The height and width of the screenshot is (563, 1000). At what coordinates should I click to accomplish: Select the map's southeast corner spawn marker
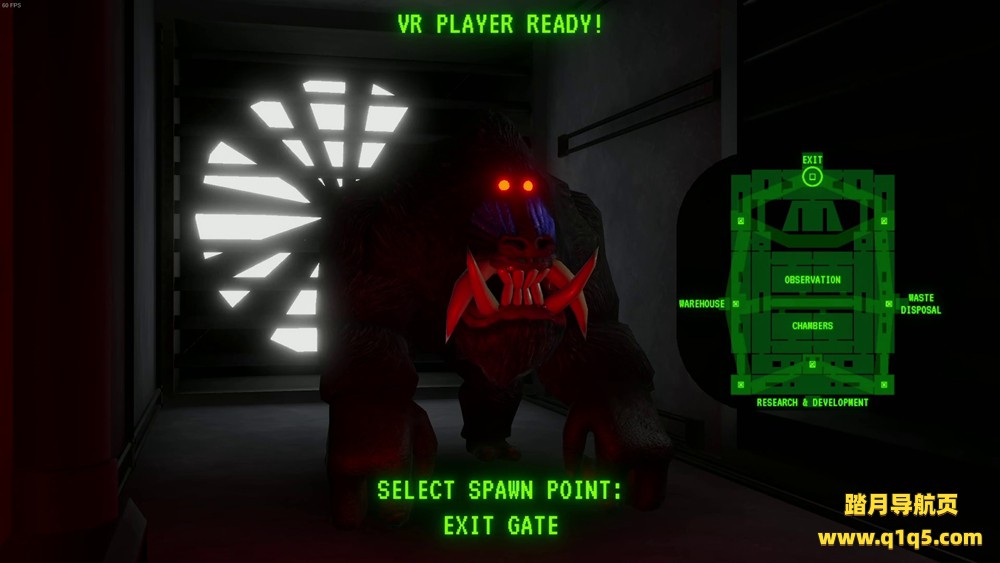tap(884, 384)
